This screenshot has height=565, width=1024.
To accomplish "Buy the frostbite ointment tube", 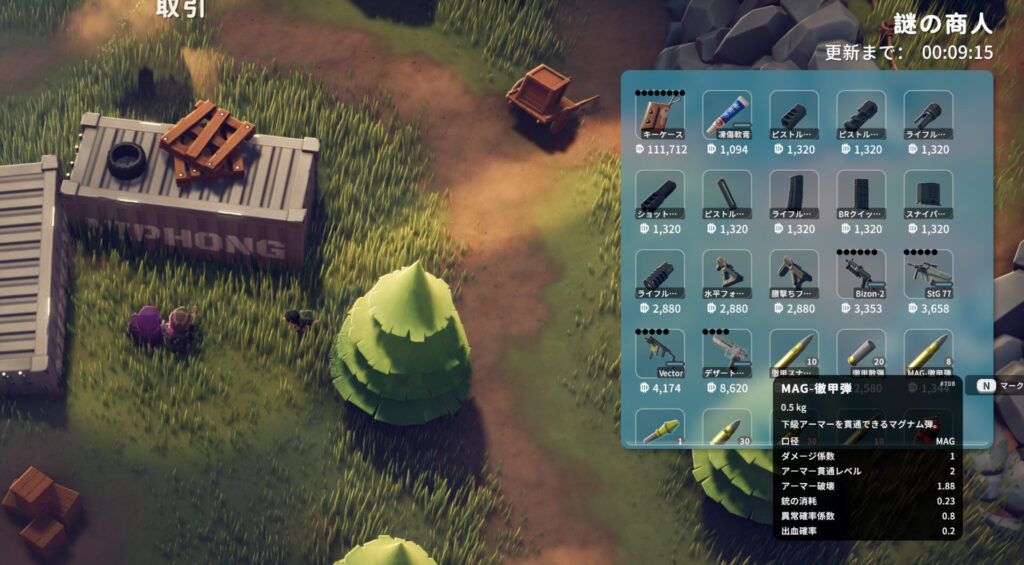I will pyautogui.click(x=727, y=116).
